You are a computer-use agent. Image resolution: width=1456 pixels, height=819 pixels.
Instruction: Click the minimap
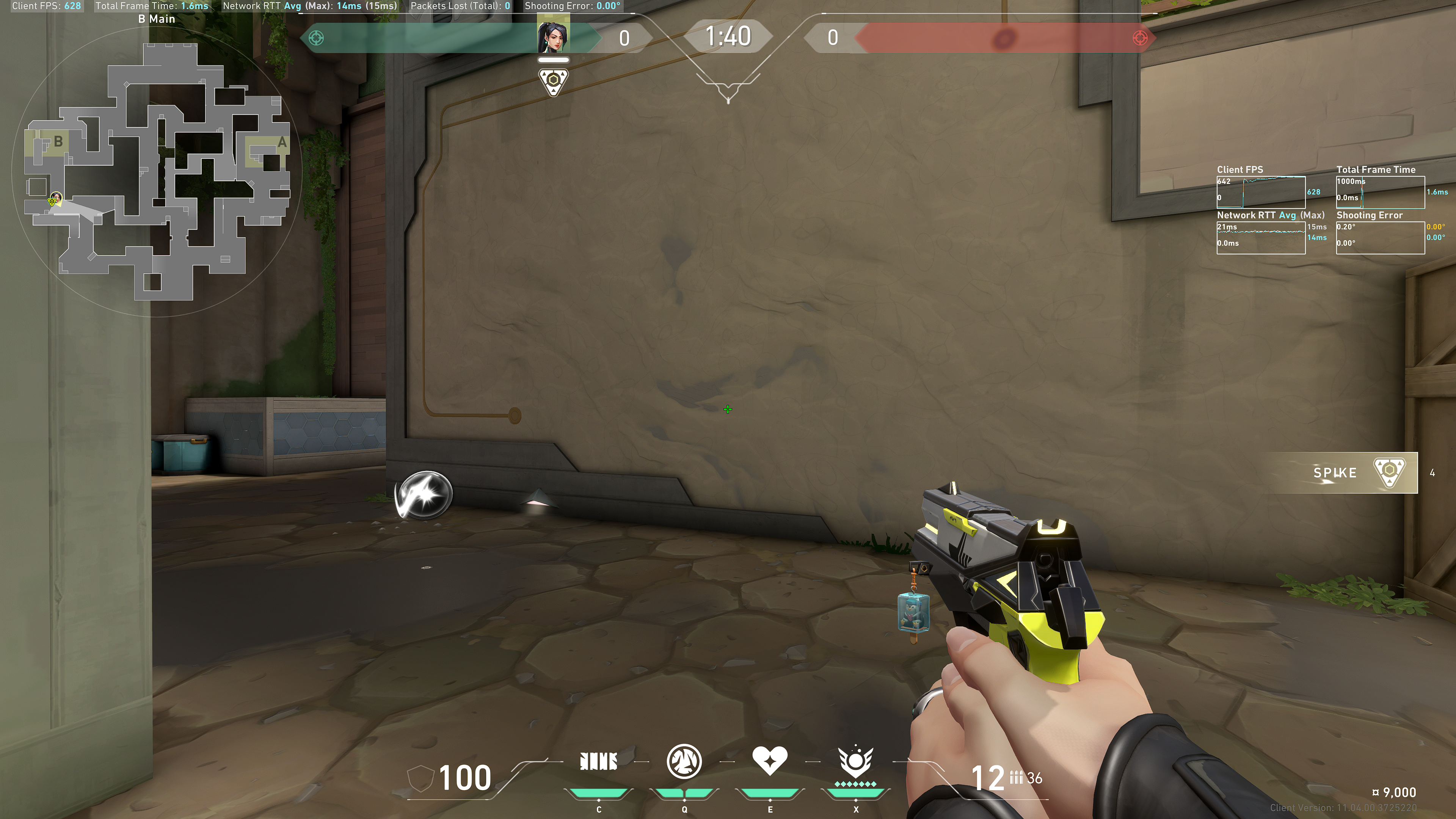pos(157,169)
